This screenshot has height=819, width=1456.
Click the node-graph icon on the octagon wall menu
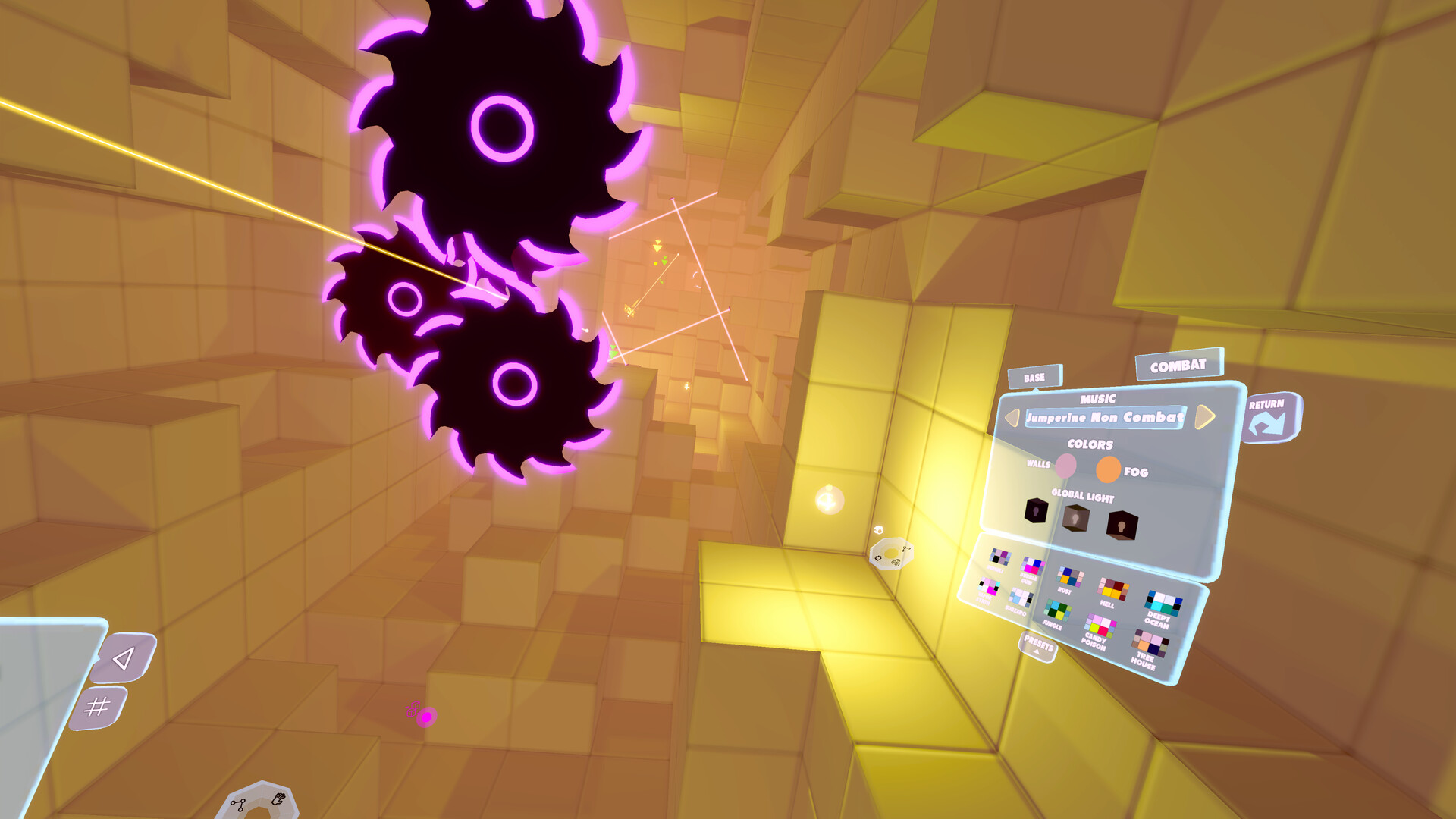[x=906, y=549]
